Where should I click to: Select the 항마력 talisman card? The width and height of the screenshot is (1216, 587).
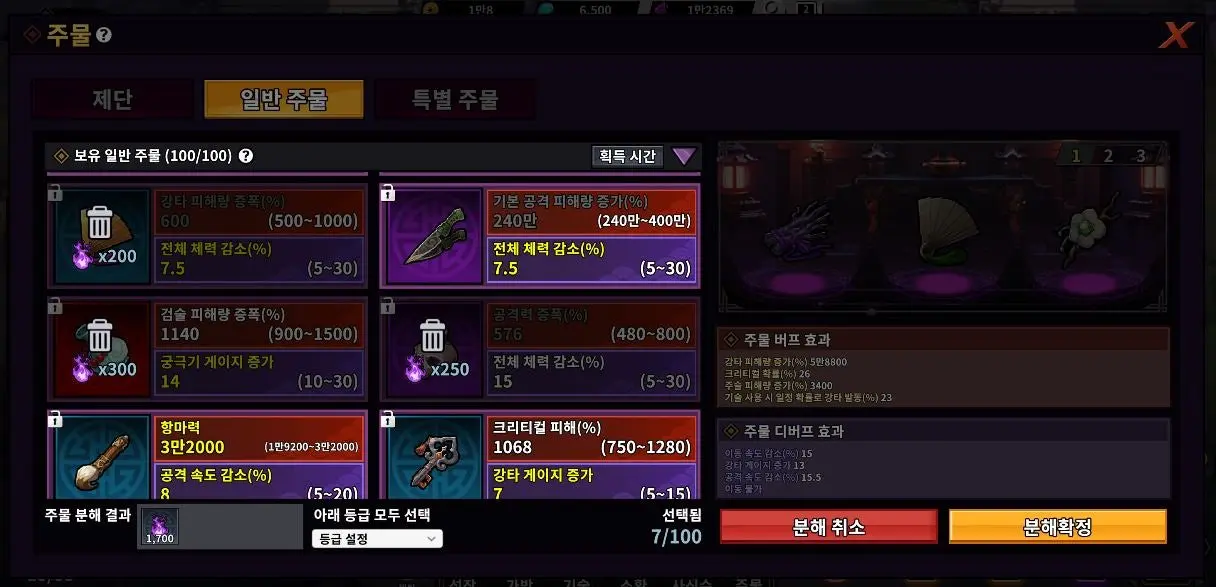click(x=207, y=455)
